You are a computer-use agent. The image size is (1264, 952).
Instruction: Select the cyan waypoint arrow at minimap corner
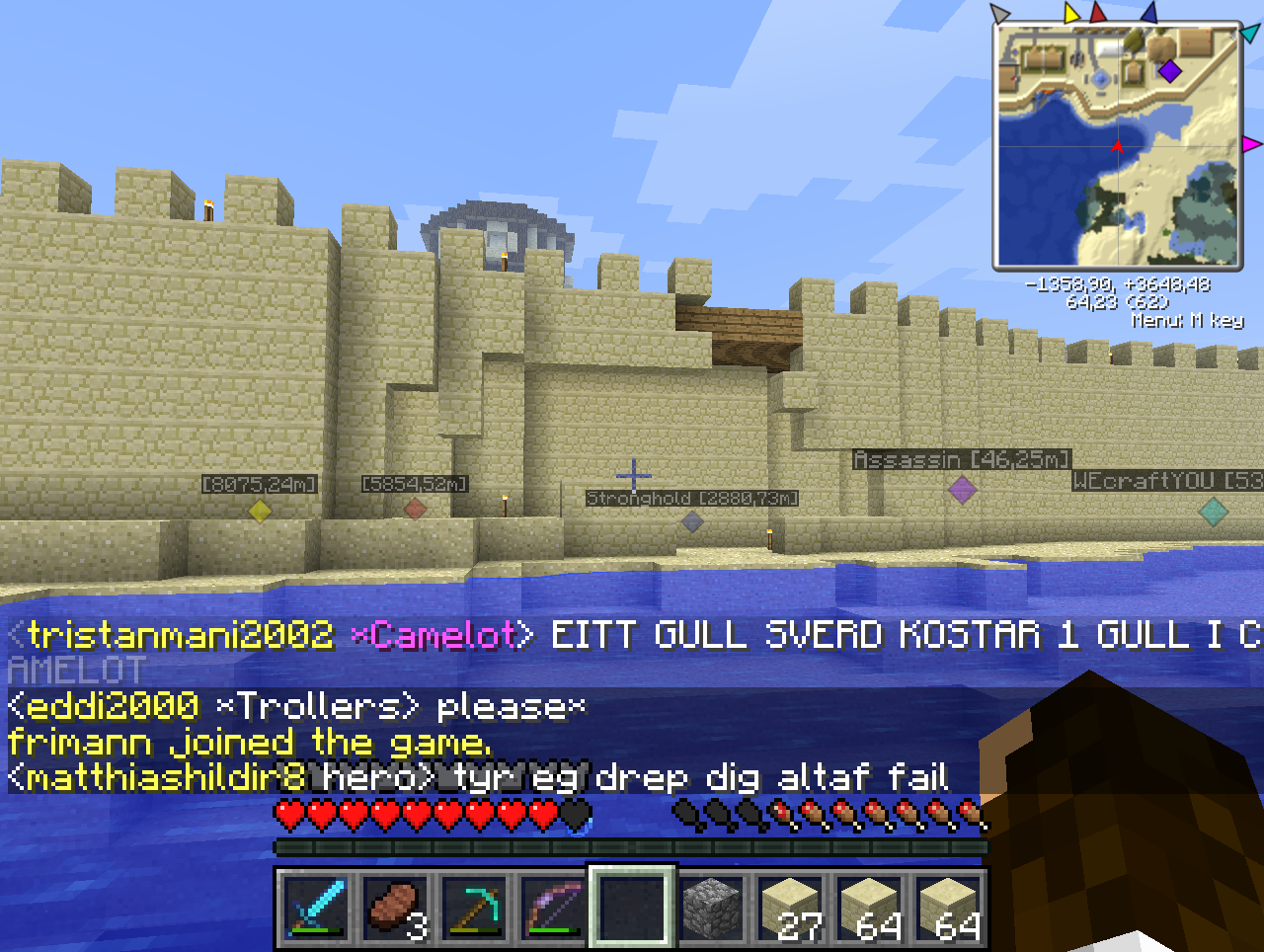pyautogui.click(x=1250, y=33)
